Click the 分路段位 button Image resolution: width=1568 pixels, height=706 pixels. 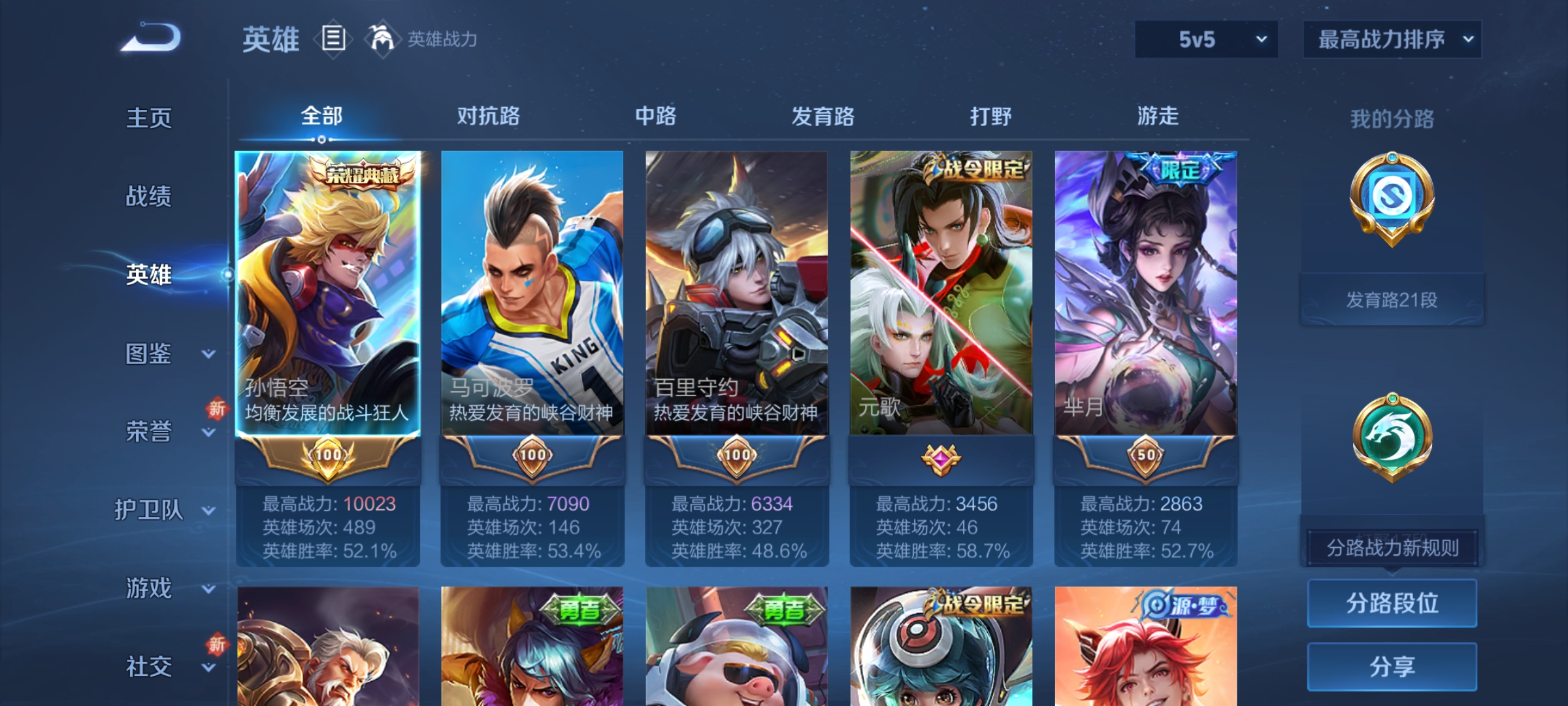click(x=1392, y=603)
